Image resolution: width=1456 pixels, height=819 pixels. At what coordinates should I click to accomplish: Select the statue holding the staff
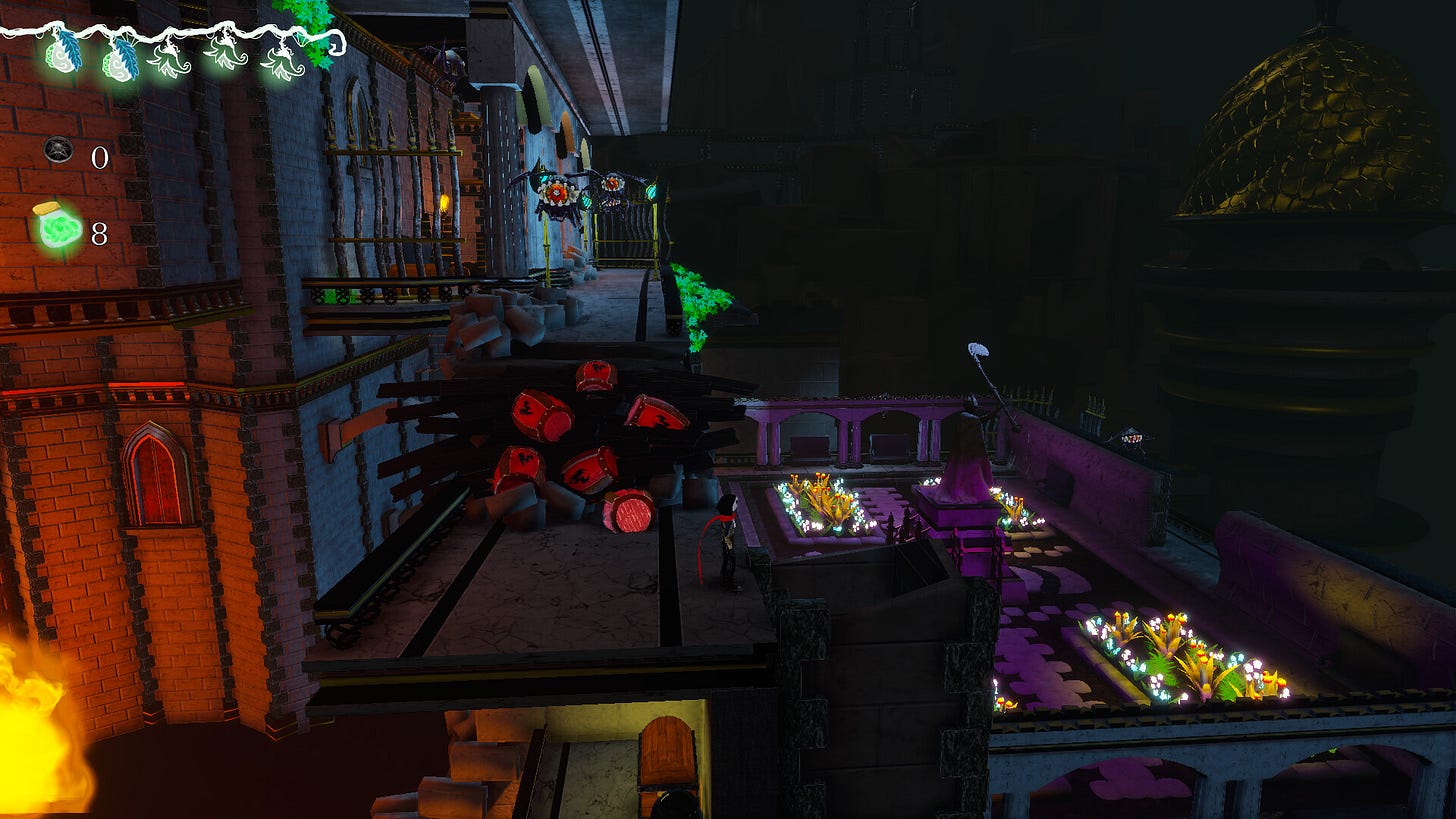coord(965,440)
